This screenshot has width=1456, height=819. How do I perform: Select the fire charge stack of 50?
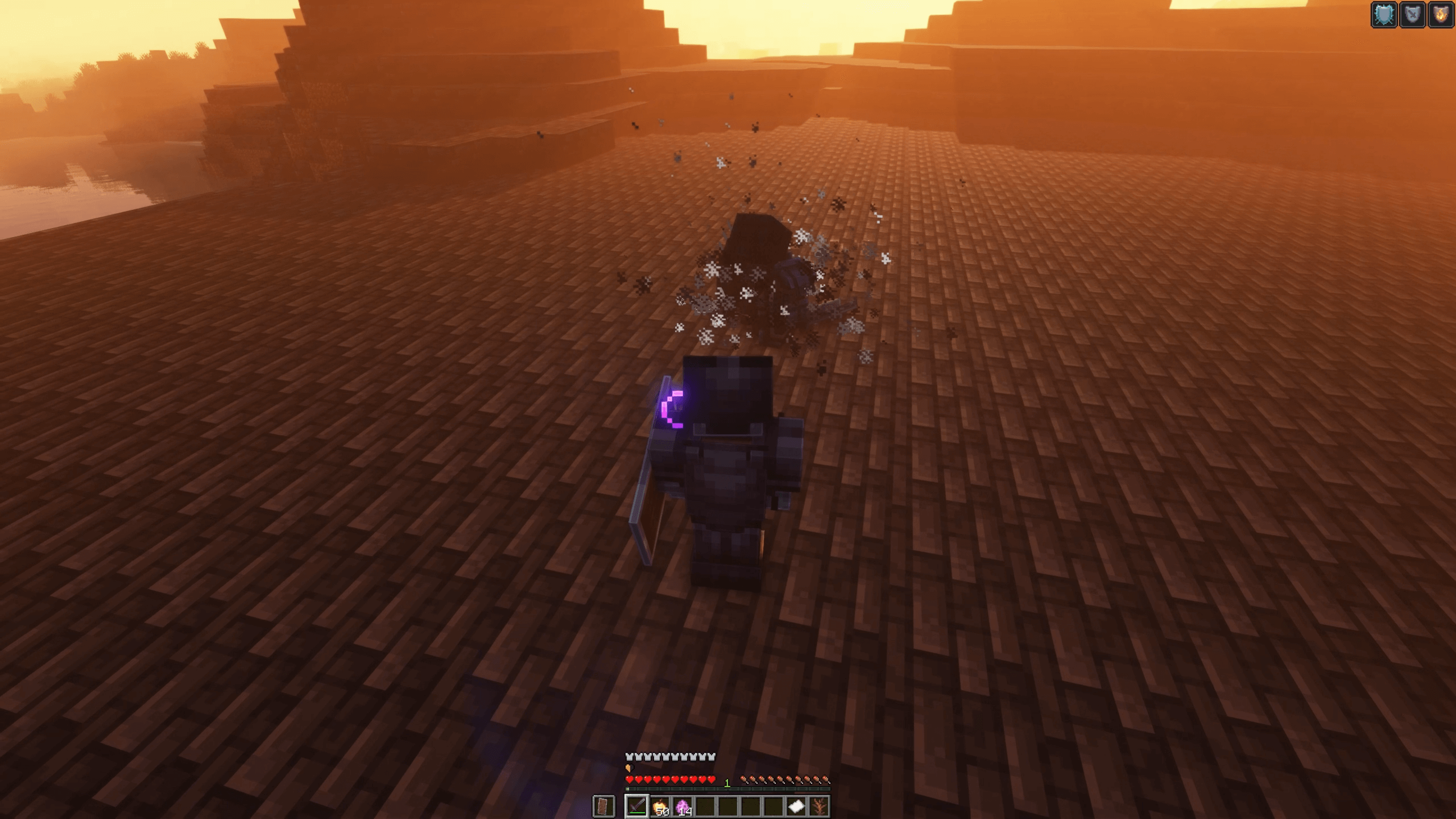pos(660,806)
